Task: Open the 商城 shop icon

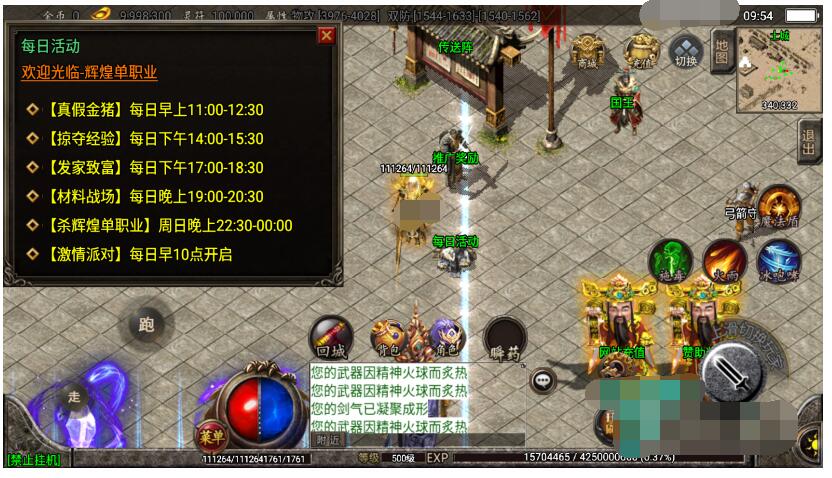Action: (x=587, y=50)
